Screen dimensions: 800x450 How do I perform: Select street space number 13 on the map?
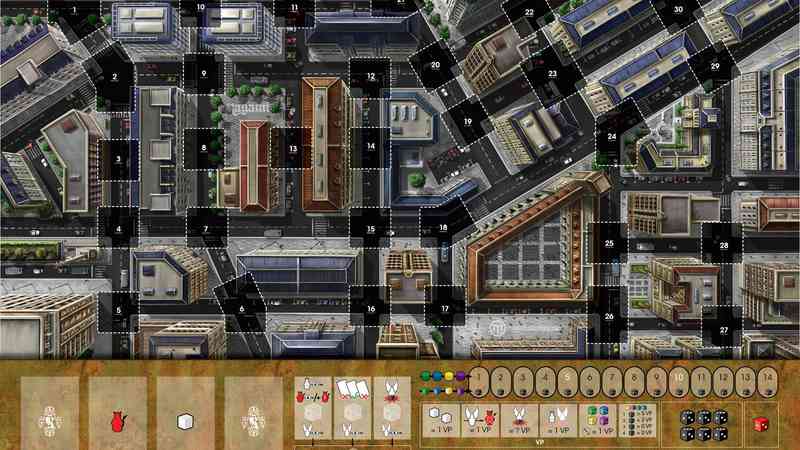click(294, 148)
